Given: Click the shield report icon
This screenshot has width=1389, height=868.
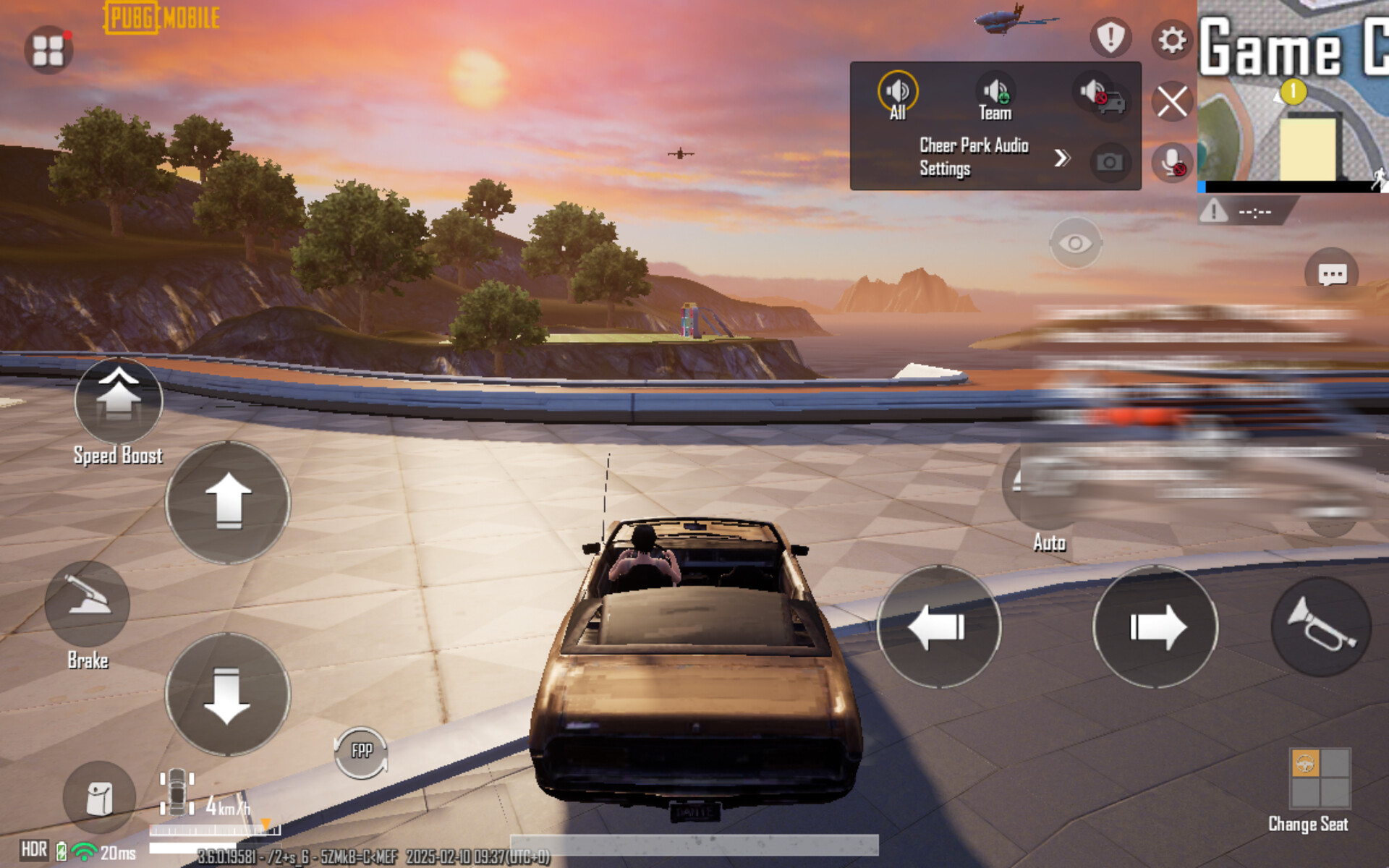Looking at the screenshot, I should click(1110, 37).
